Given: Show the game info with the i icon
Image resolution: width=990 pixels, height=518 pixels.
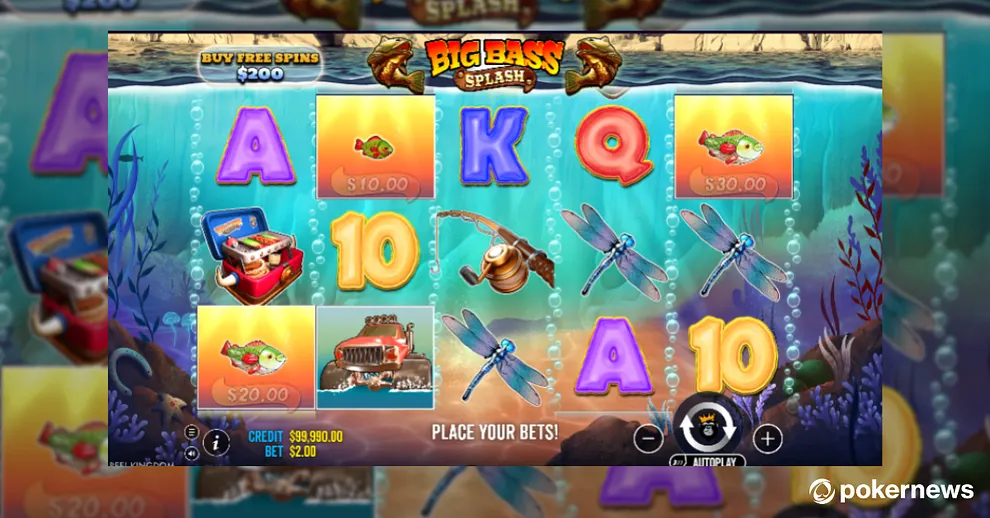Looking at the screenshot, I should coord(216,441).
